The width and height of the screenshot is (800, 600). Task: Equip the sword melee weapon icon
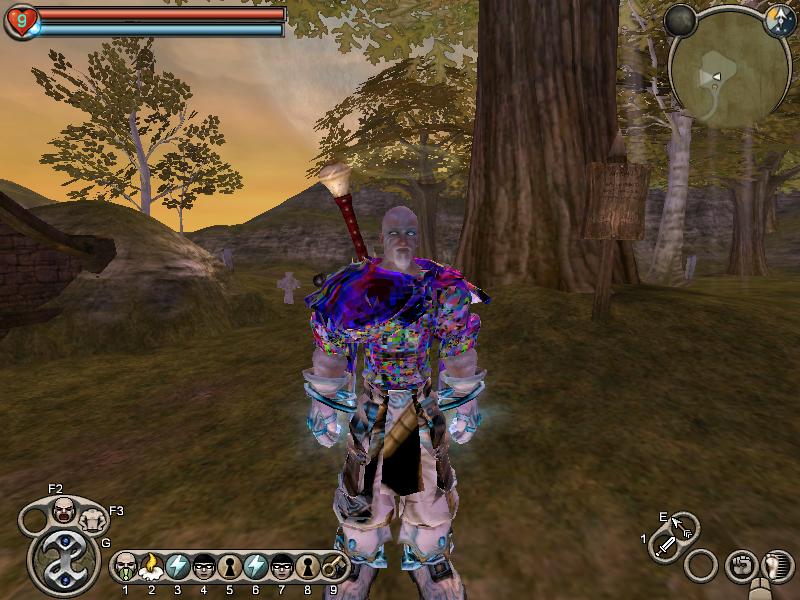click(665, 546)
